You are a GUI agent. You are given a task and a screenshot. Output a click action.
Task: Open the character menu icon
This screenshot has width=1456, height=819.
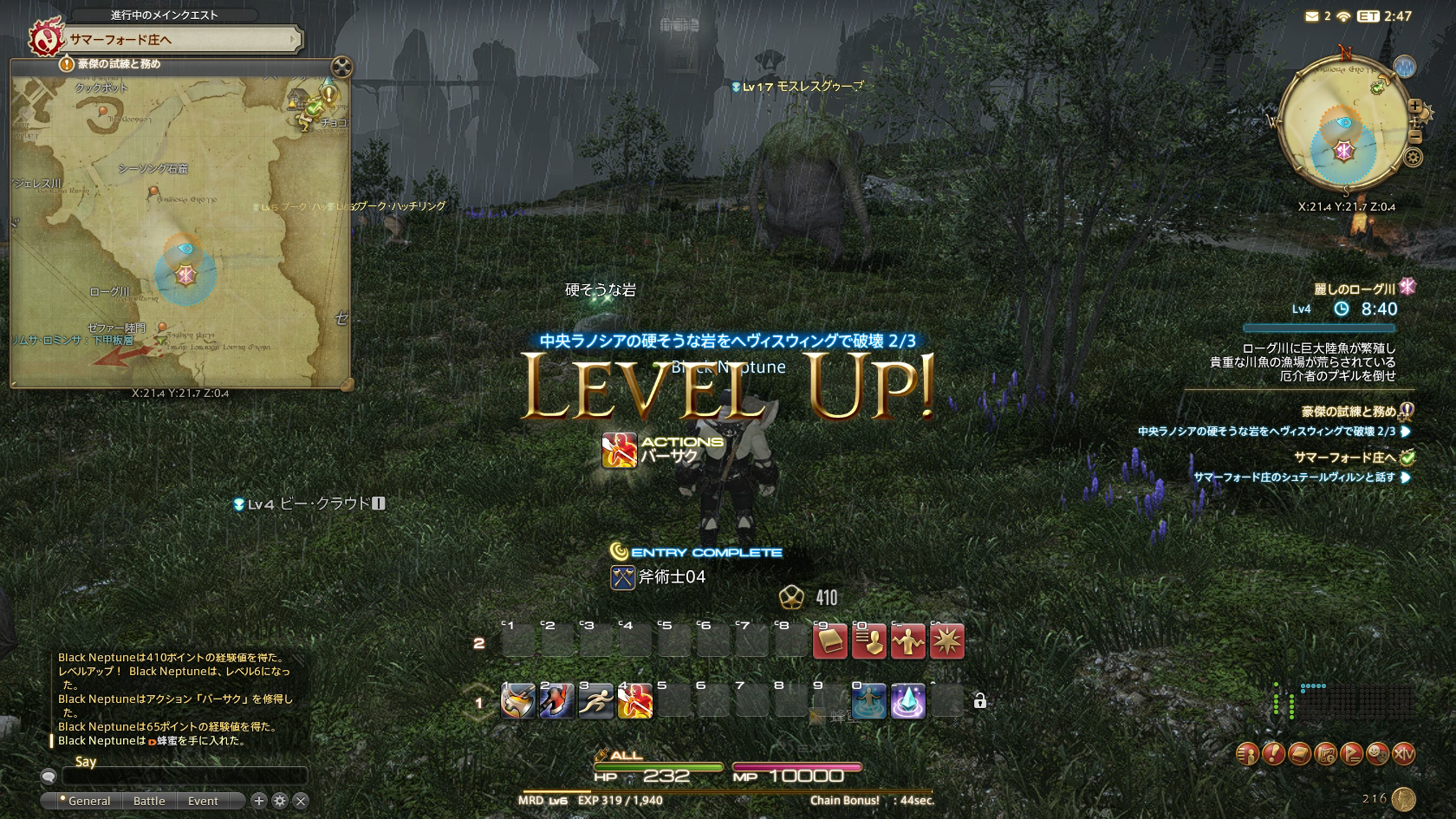coord(1247,754)
